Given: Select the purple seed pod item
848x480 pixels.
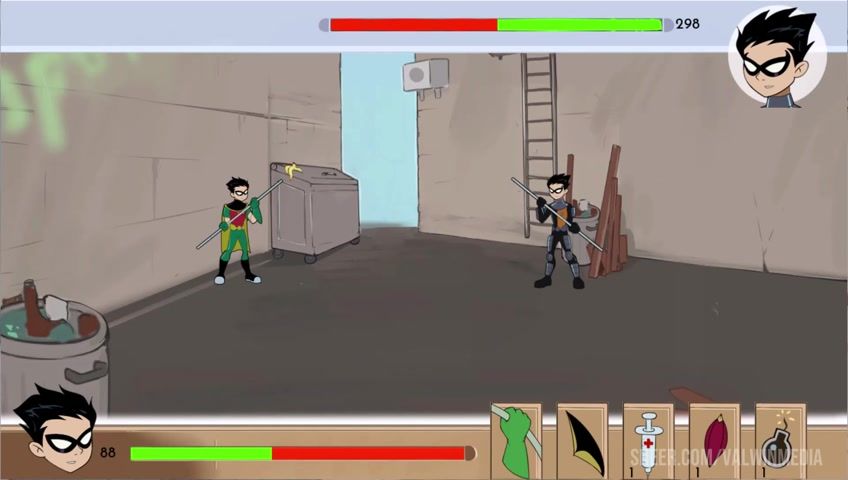Looking at the screenshot, I should 714,441.
